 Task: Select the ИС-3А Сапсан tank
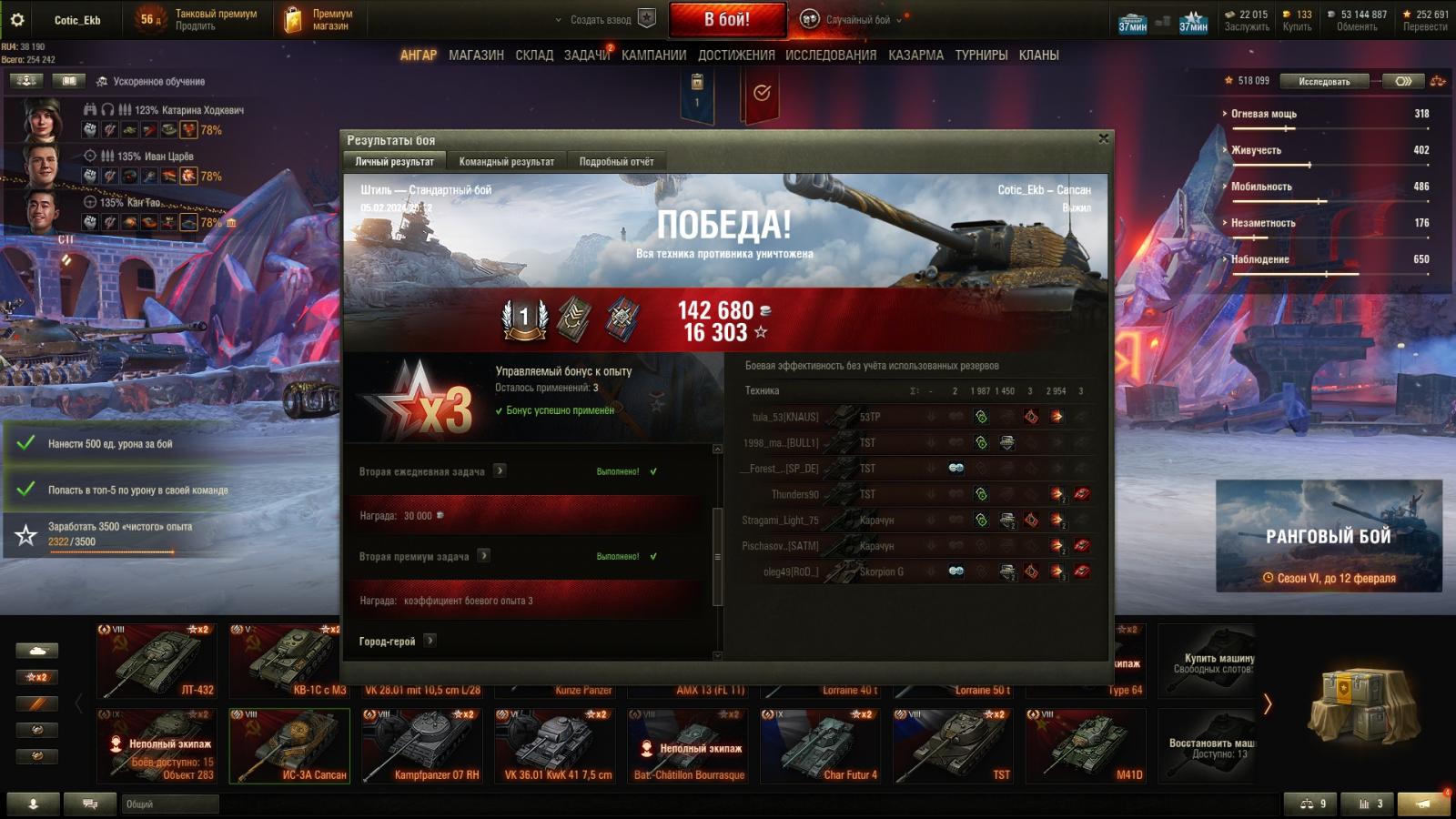click(289, 746)
